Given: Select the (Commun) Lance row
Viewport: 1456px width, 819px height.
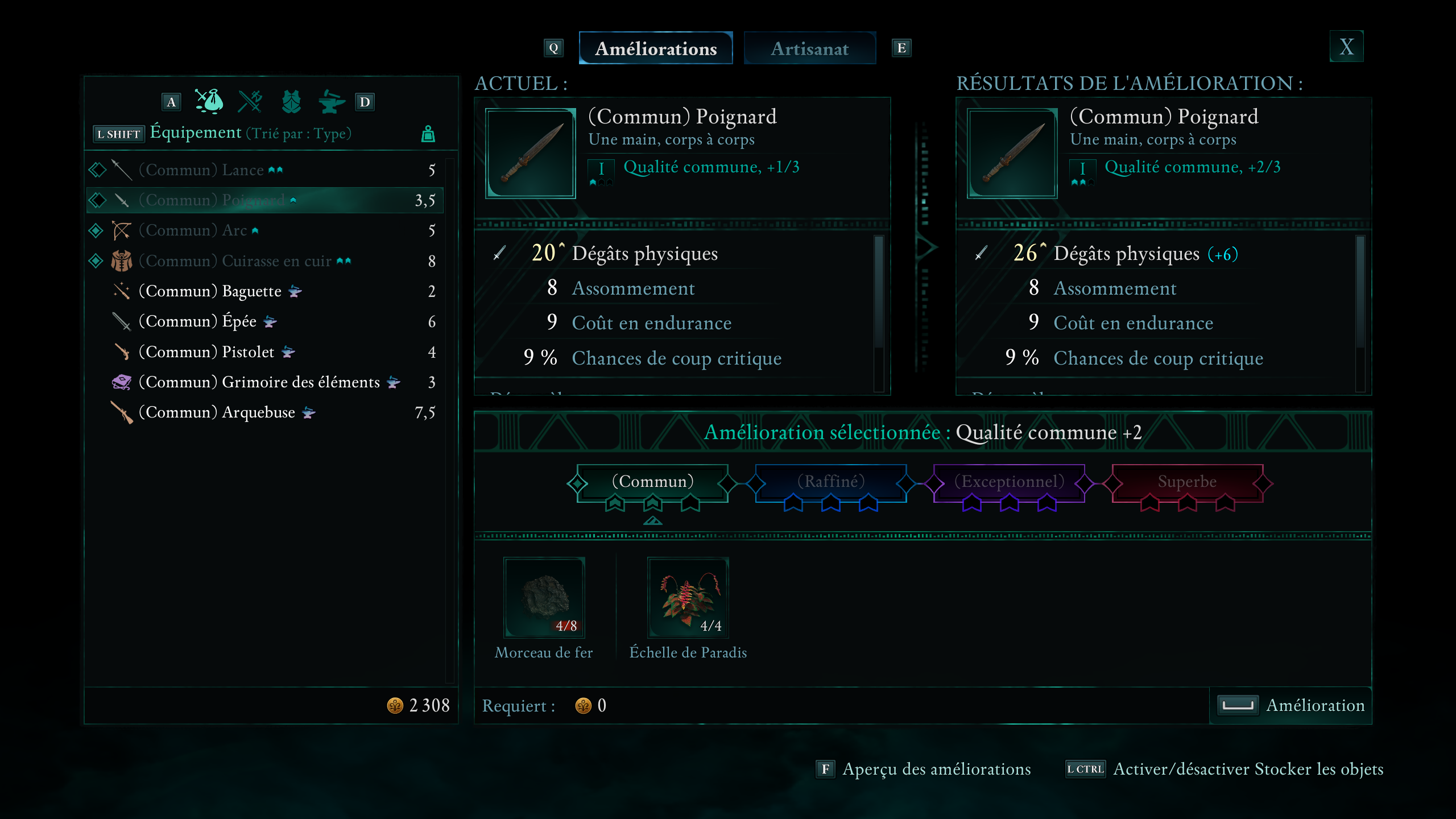Looking at the screenshot, I should 264,170.
